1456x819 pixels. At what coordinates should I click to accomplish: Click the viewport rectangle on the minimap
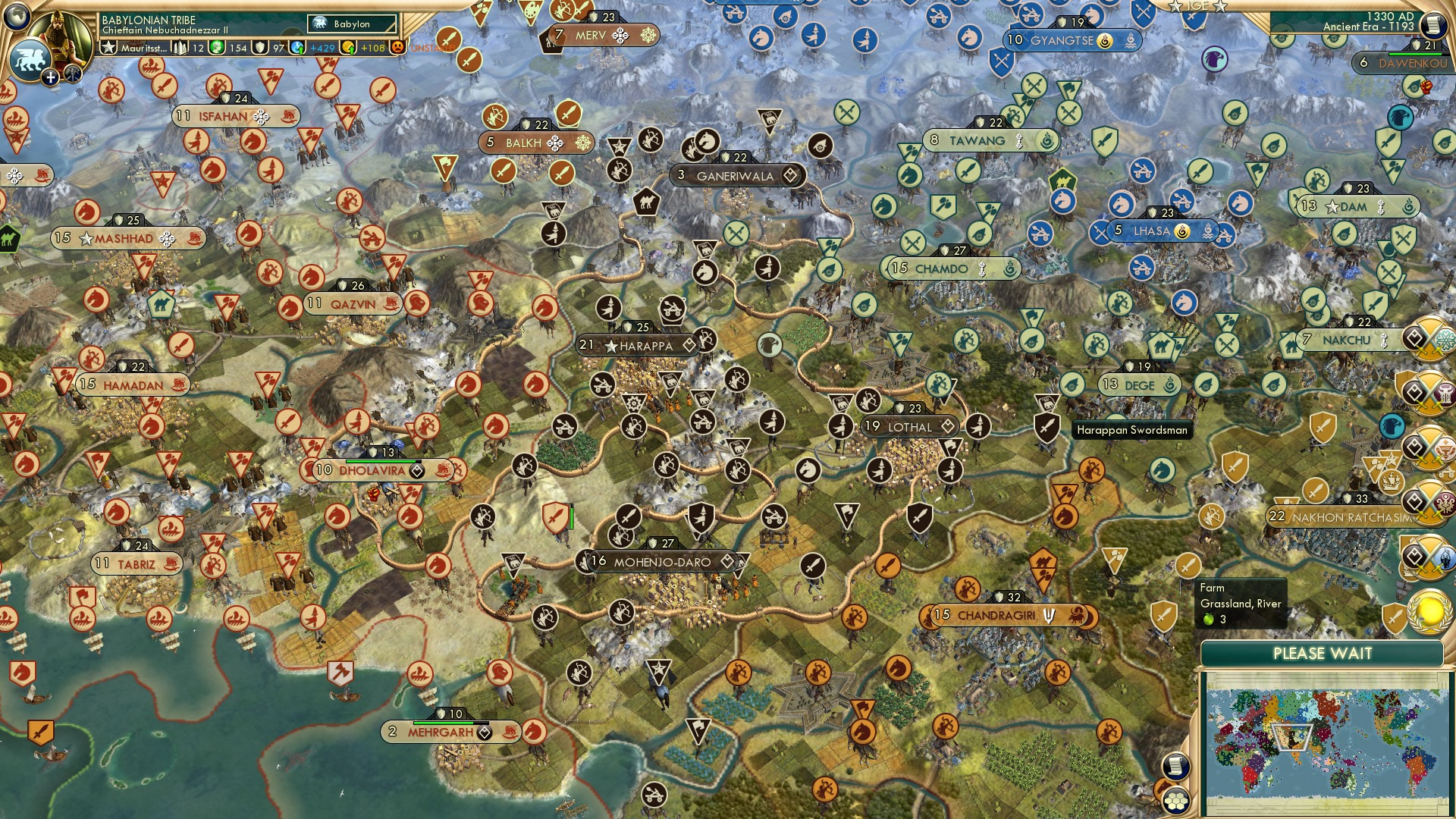tap(1293, 738)
